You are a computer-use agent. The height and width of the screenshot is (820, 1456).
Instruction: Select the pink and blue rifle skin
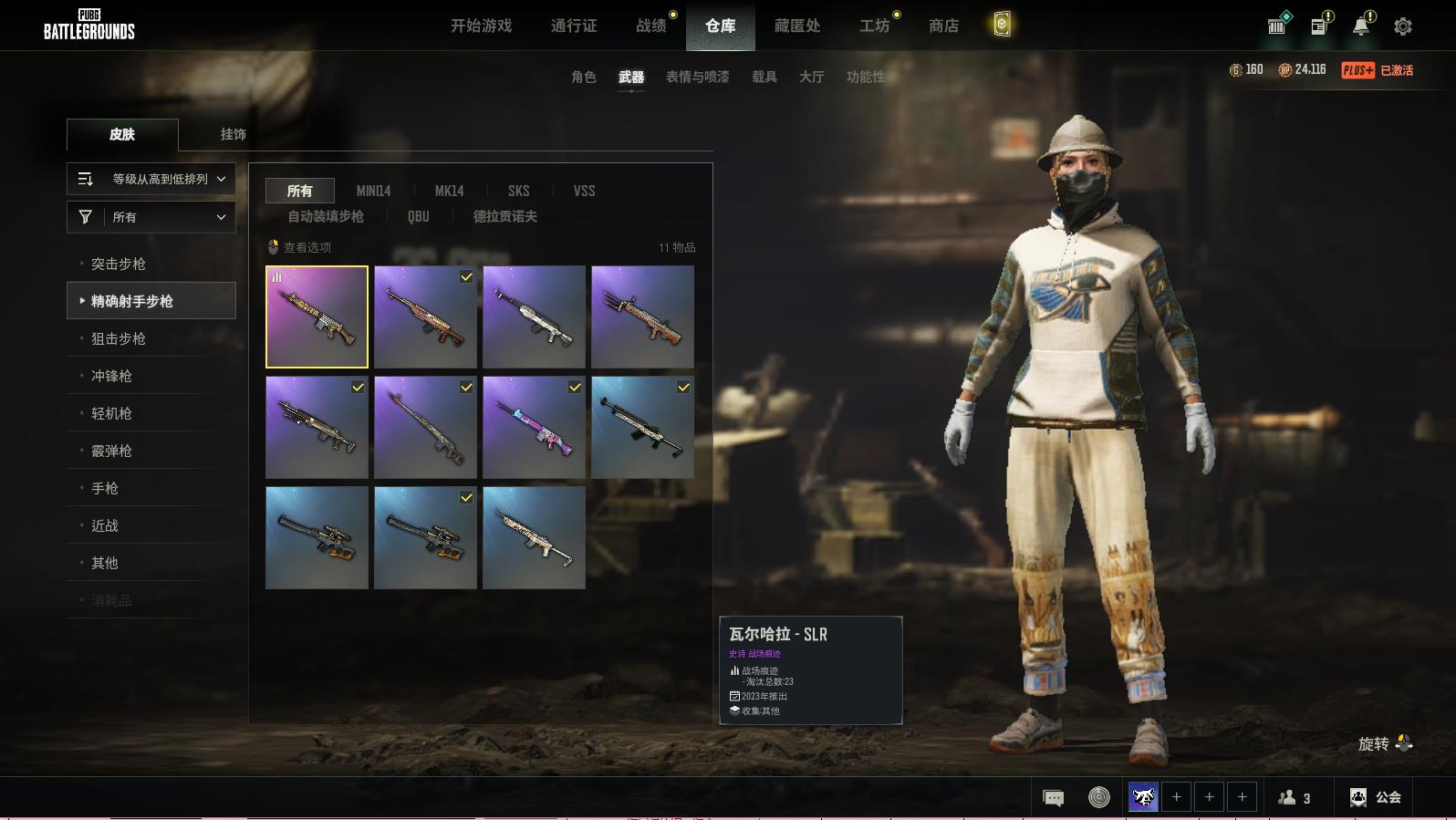534,427
